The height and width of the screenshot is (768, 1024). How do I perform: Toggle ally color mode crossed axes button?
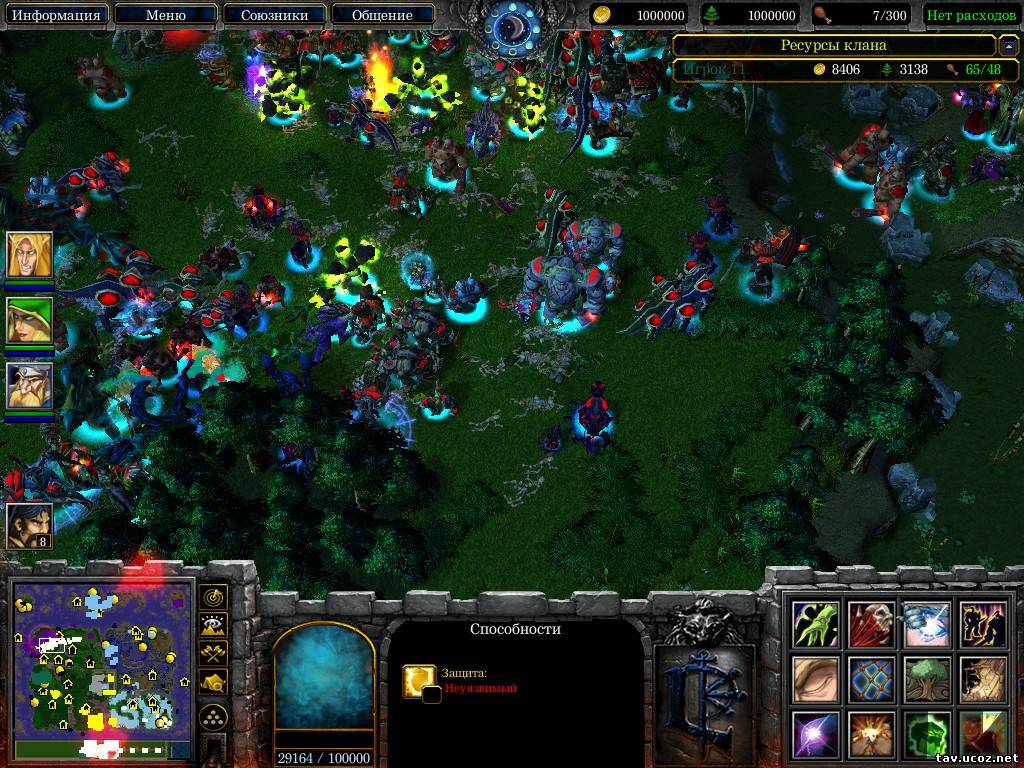pos(215,654)
